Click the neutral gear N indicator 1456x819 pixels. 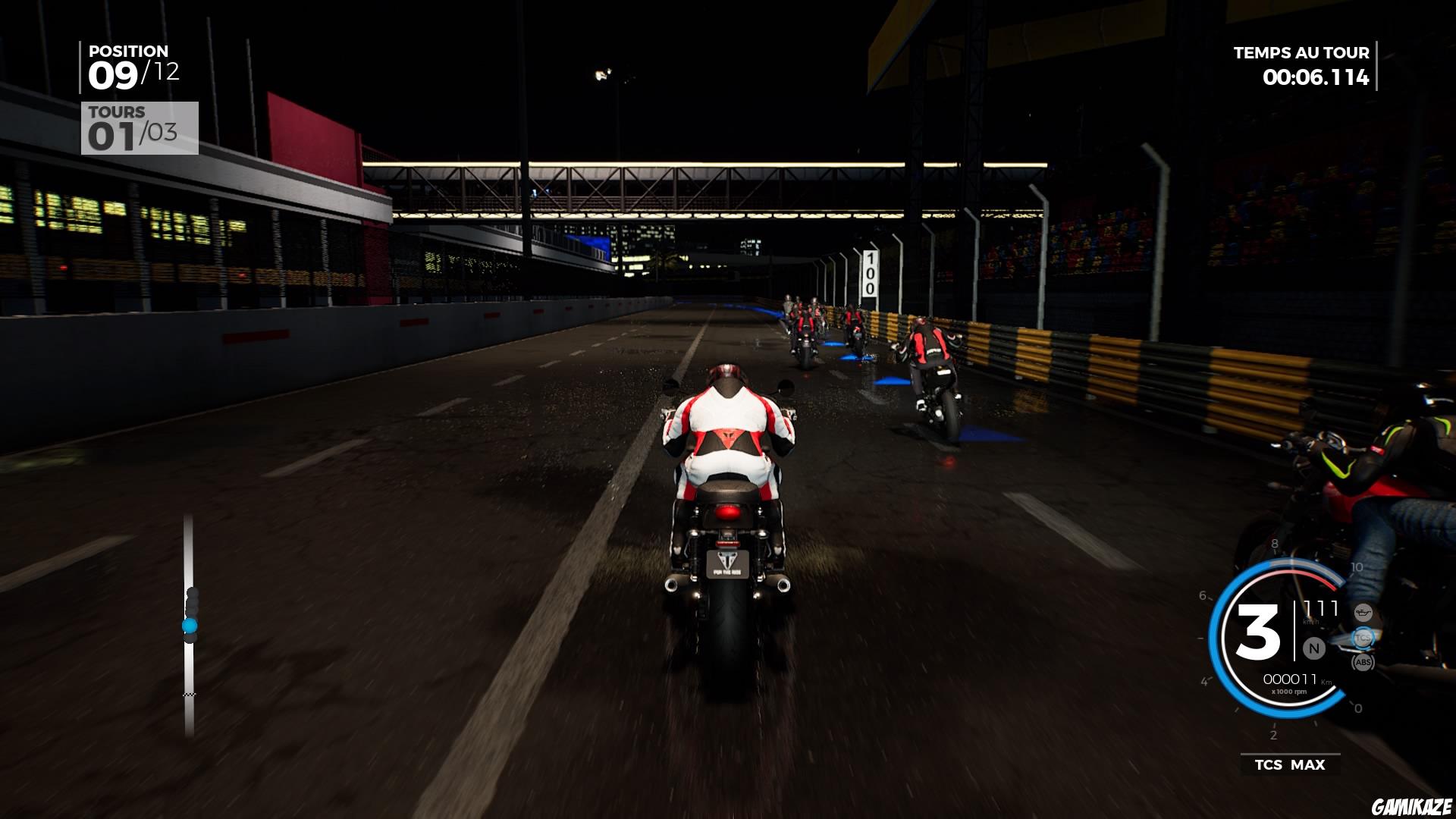point(1313,648)
